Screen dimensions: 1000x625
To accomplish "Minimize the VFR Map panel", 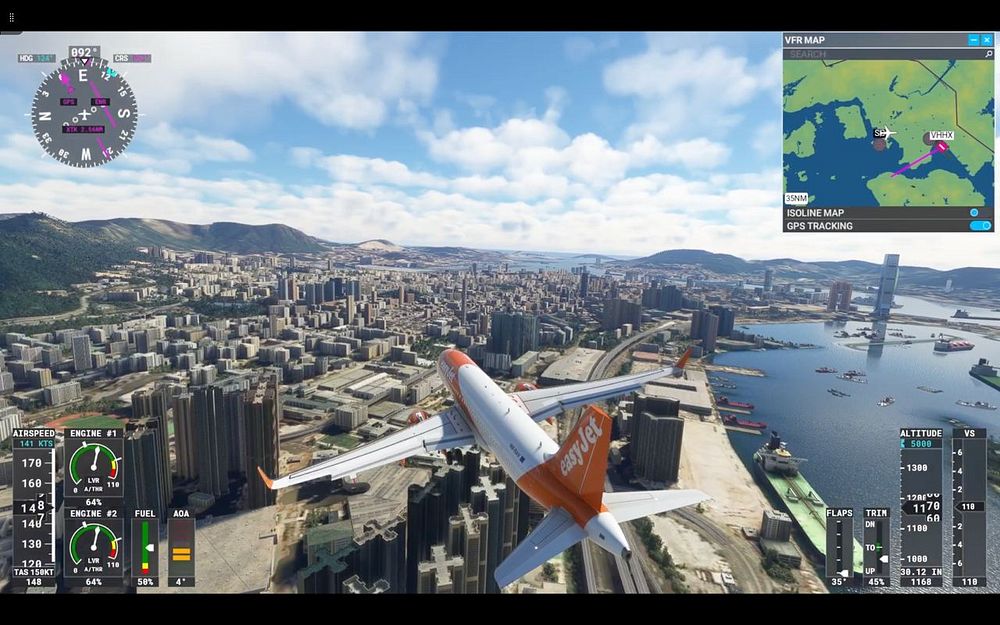I will click(x=974, y=40).
